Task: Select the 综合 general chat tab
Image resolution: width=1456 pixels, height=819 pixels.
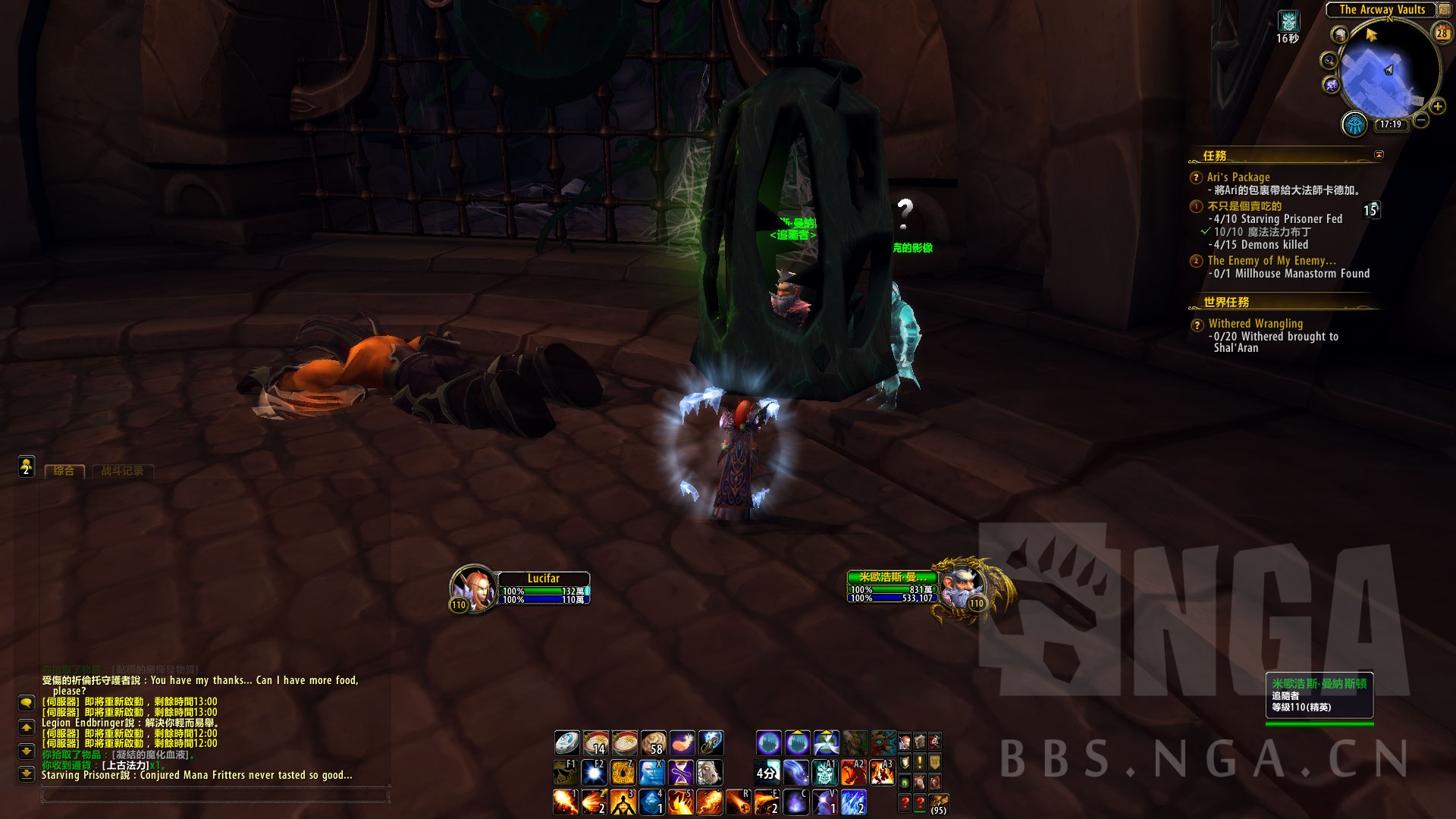Action: [x=64, y=471]
